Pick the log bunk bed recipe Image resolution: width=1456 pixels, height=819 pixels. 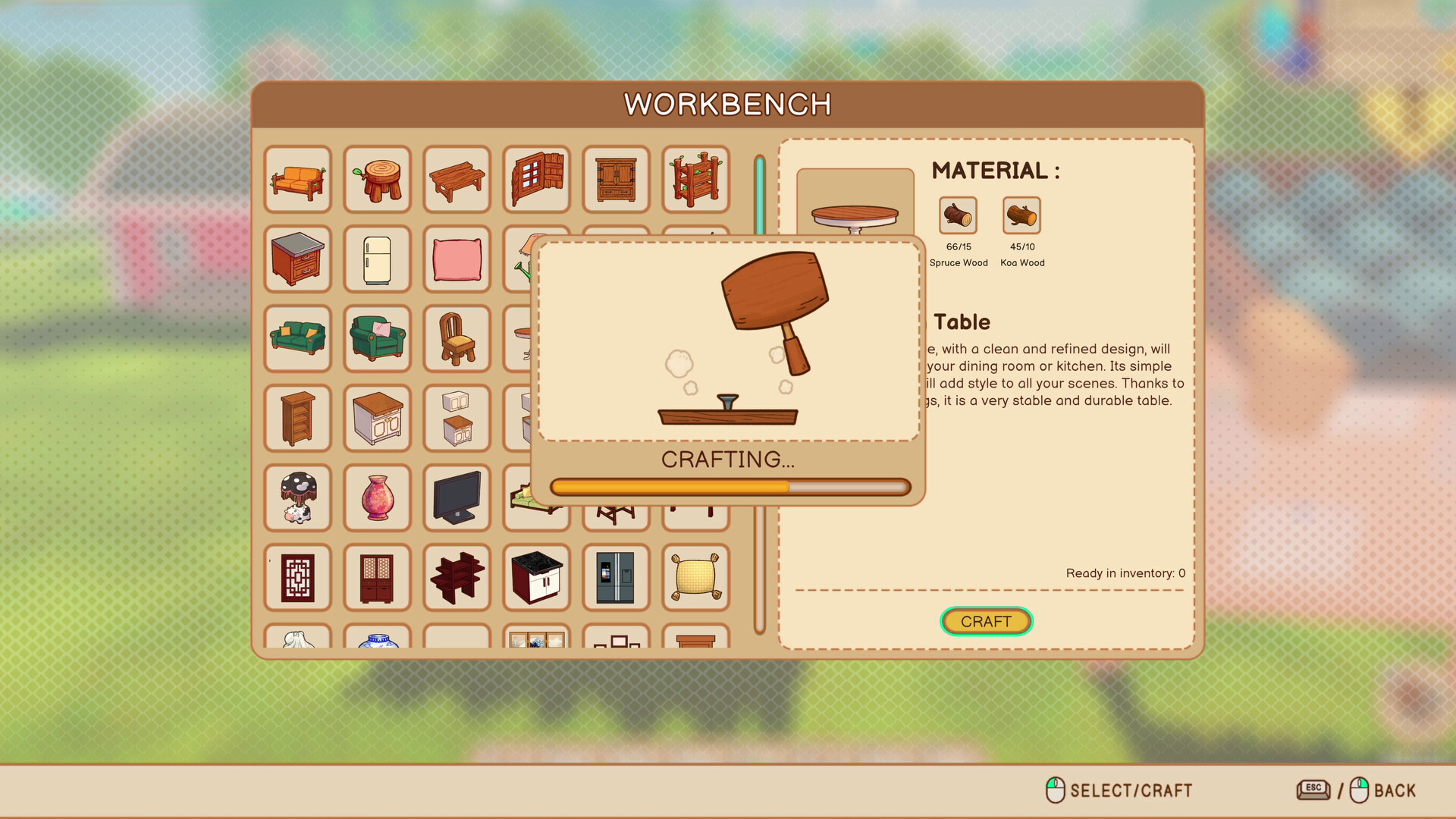coord(695,180)
